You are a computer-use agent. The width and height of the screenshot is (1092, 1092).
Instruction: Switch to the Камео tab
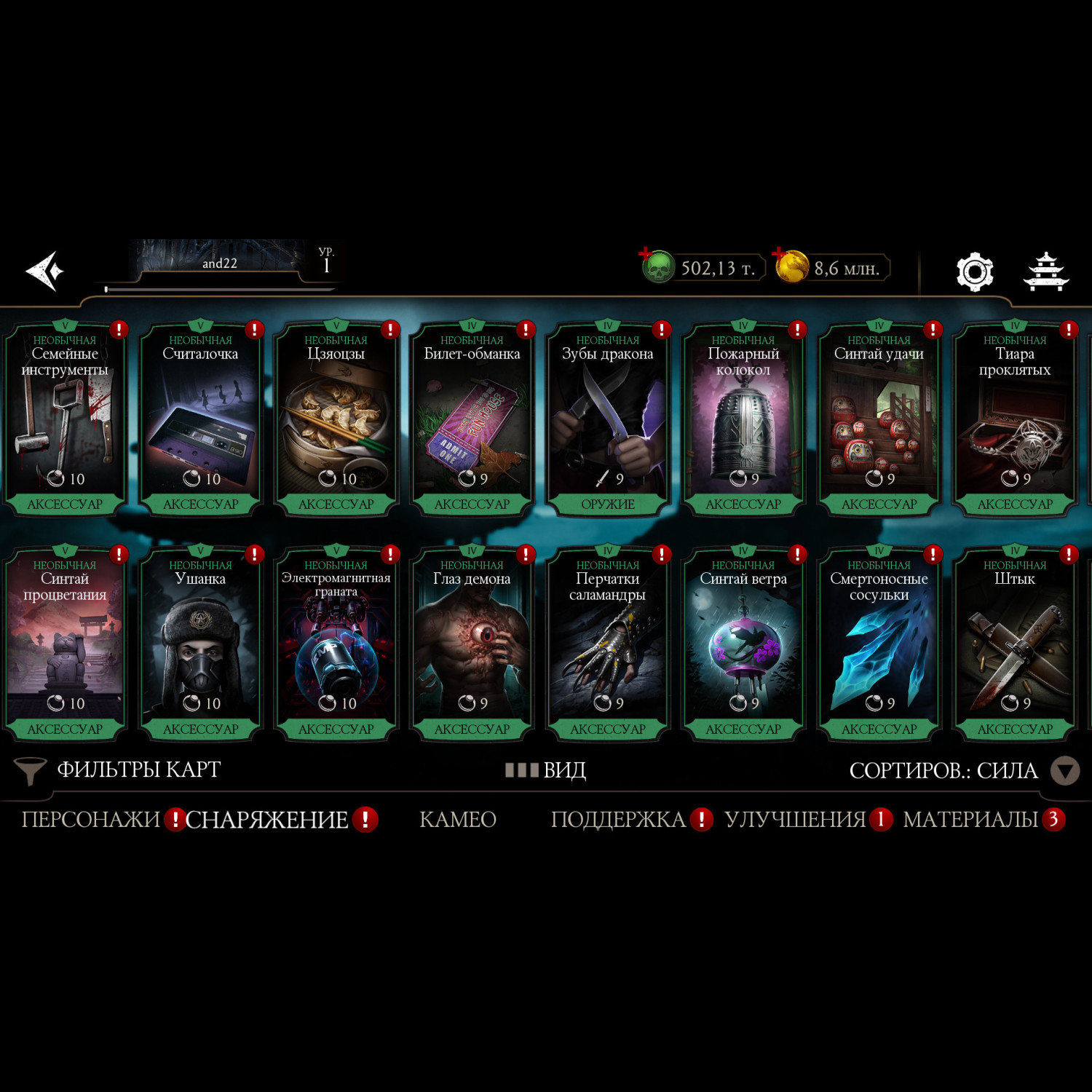458,820
